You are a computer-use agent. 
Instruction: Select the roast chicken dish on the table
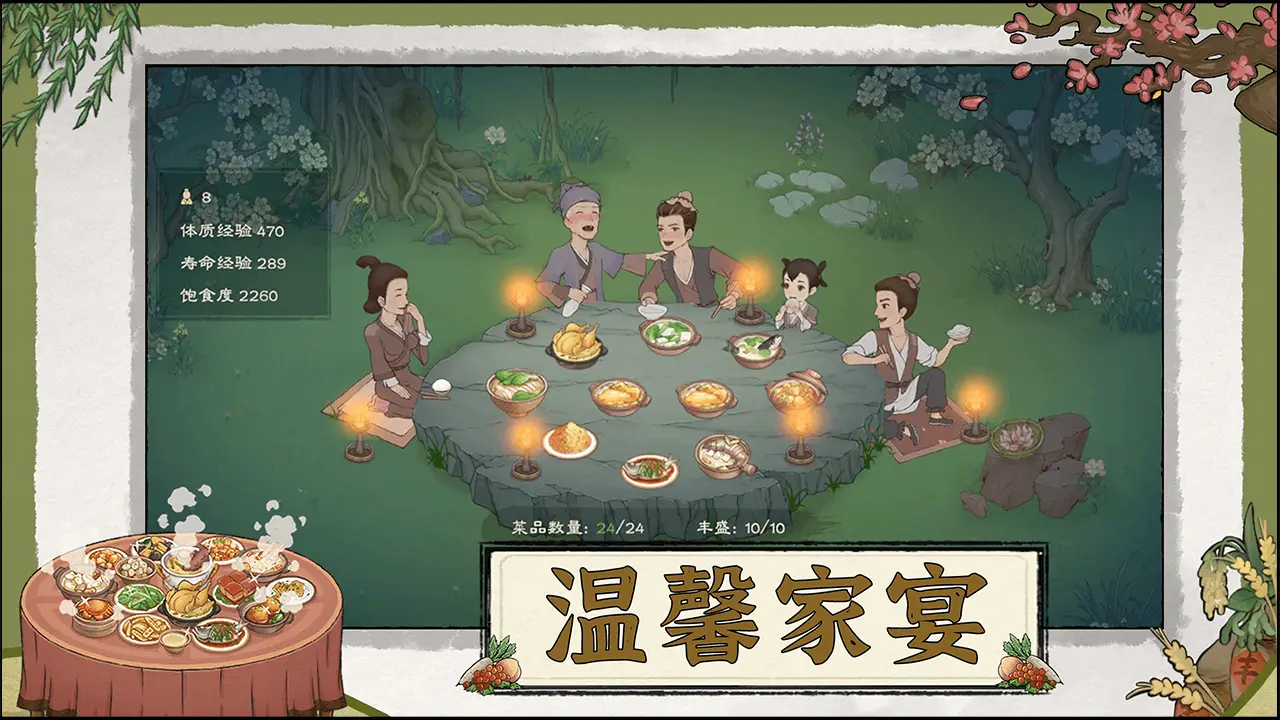coord(575,344)
